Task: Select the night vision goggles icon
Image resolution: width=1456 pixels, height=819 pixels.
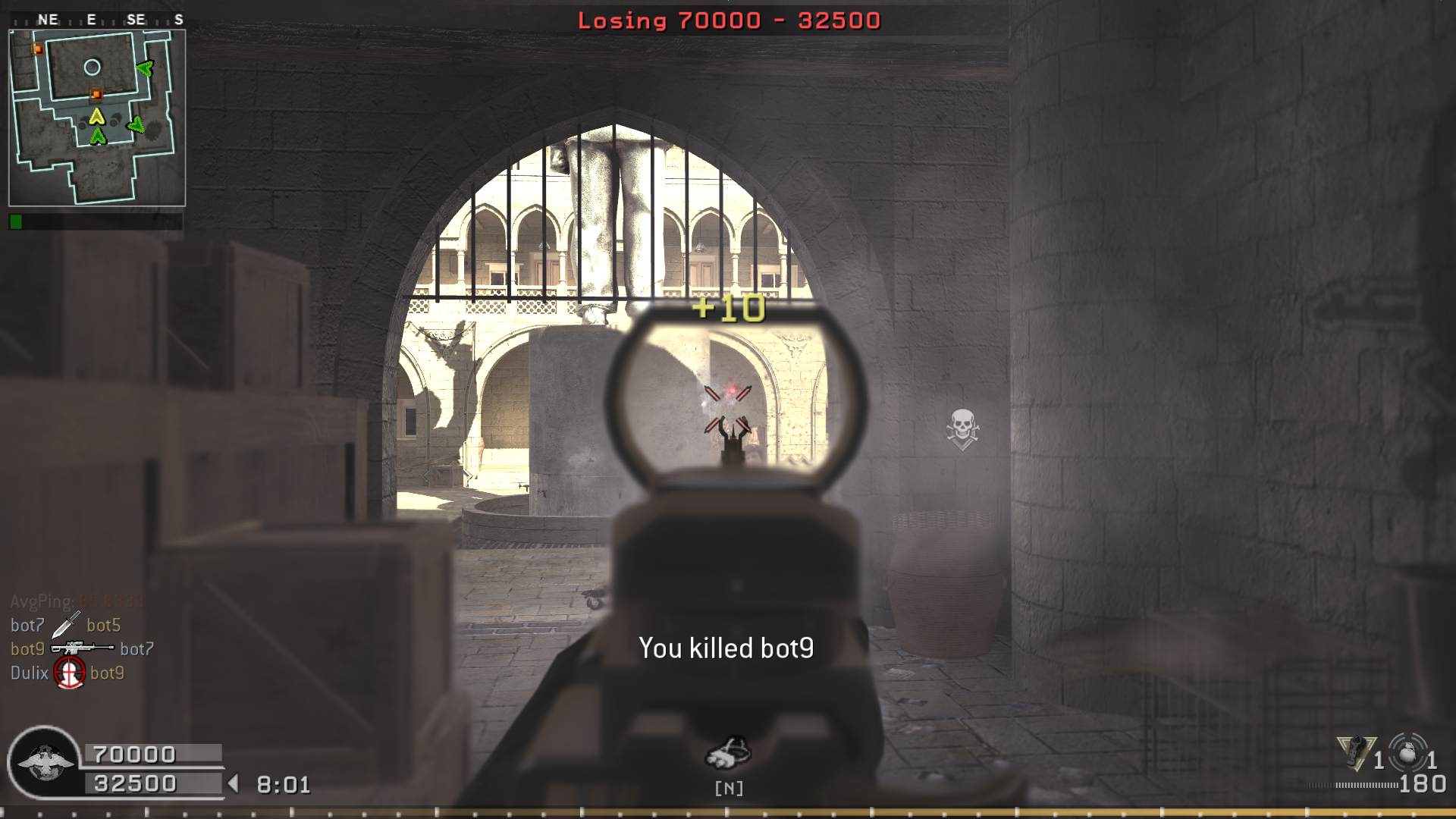Action: (728, 753)
